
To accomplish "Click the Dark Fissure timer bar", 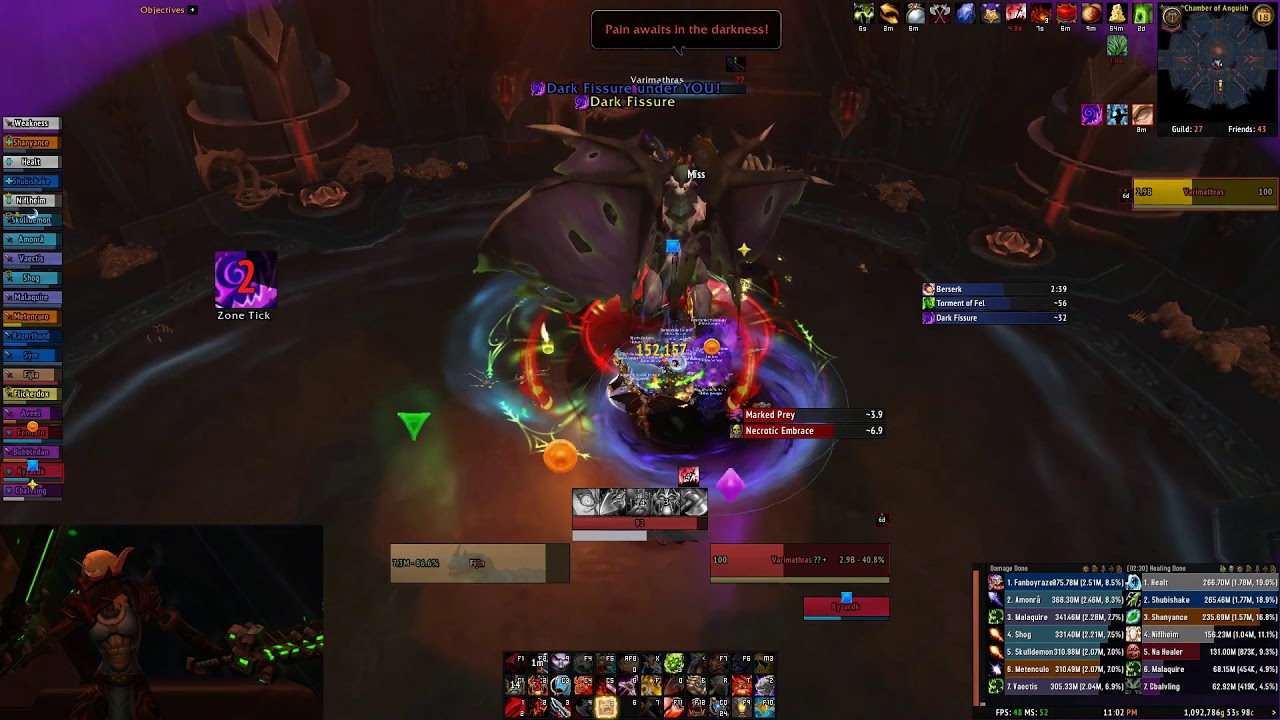I will (x=994, y=318).
